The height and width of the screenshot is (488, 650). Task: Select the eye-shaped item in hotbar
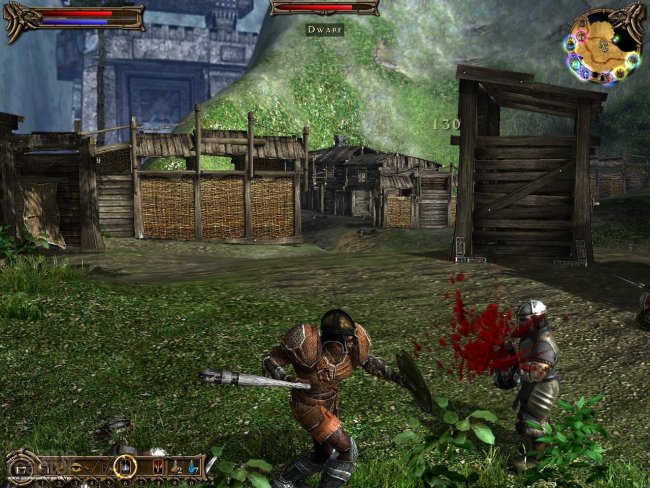coord(76,467)
